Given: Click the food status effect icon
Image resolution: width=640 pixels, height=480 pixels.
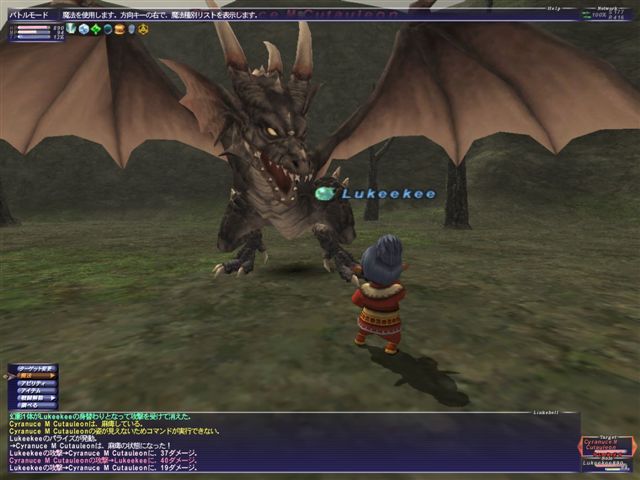Looking at the screenshot, I should 119,29.
